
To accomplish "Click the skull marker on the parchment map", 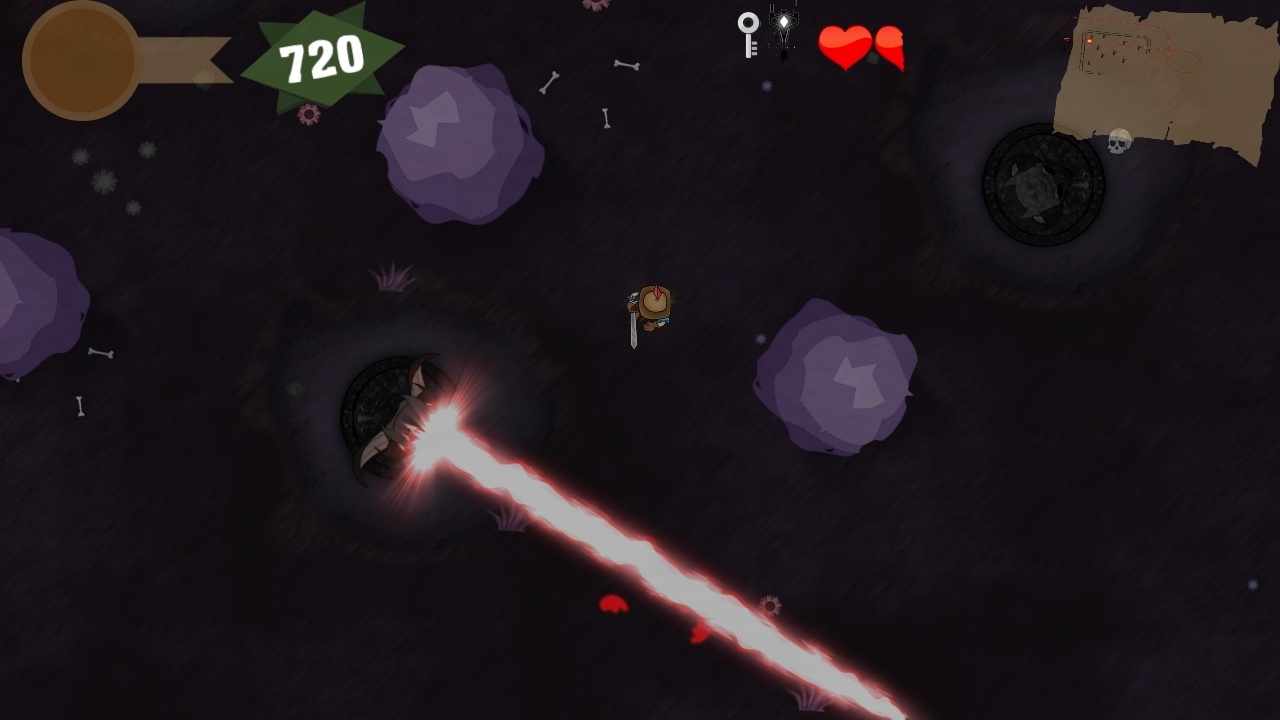I will coord(1119,141).
